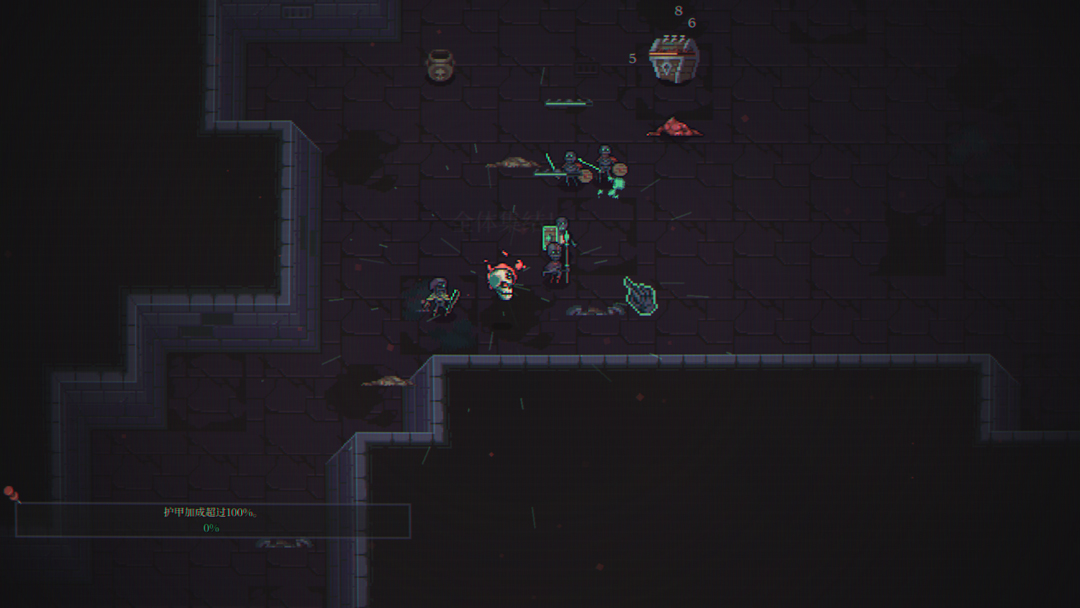Screen dimensions: 1080x608
Task: Select the pinned armor bonus objective panel
Action: click(x=212, y=520)
